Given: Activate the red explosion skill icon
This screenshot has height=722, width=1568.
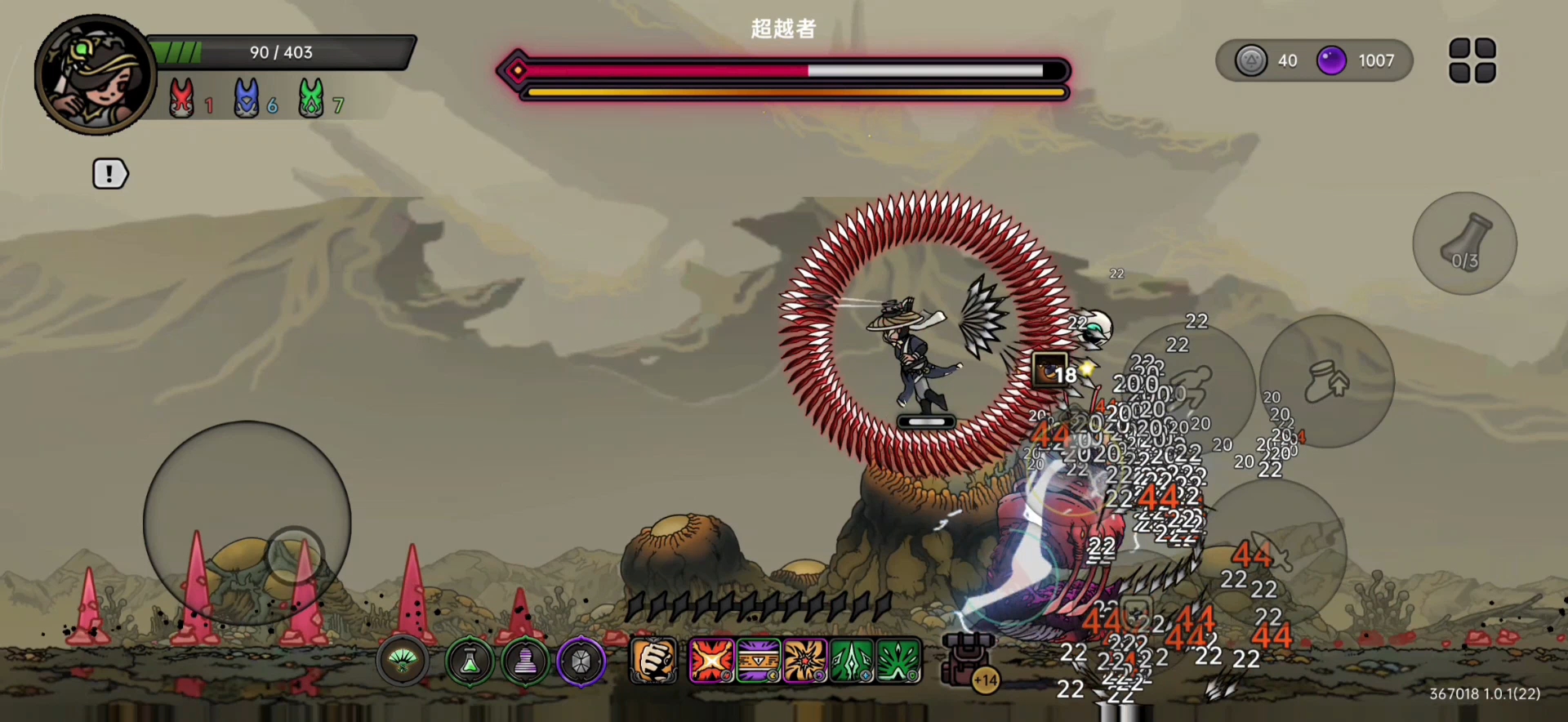Looking at the screenshot, I should [711, 660].
